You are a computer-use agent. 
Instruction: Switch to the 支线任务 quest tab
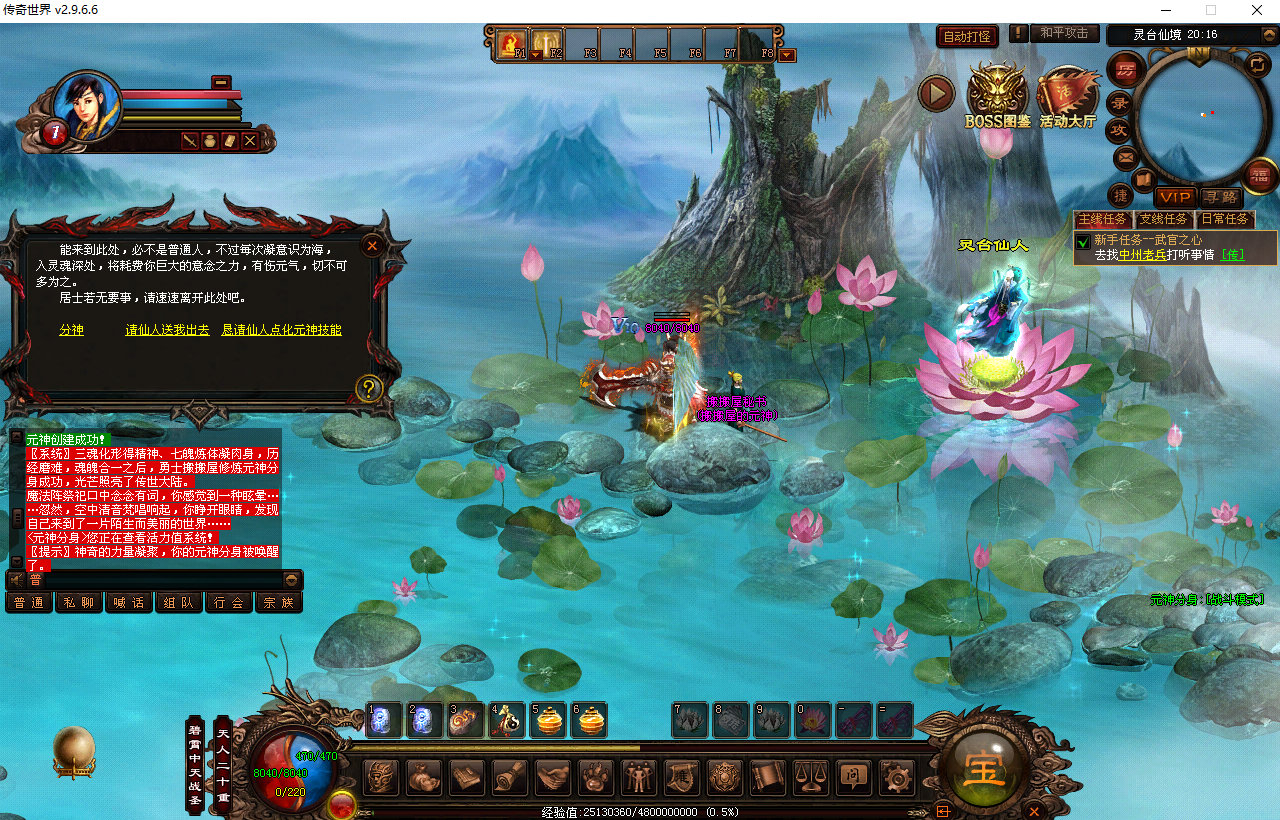point(1164,219)
